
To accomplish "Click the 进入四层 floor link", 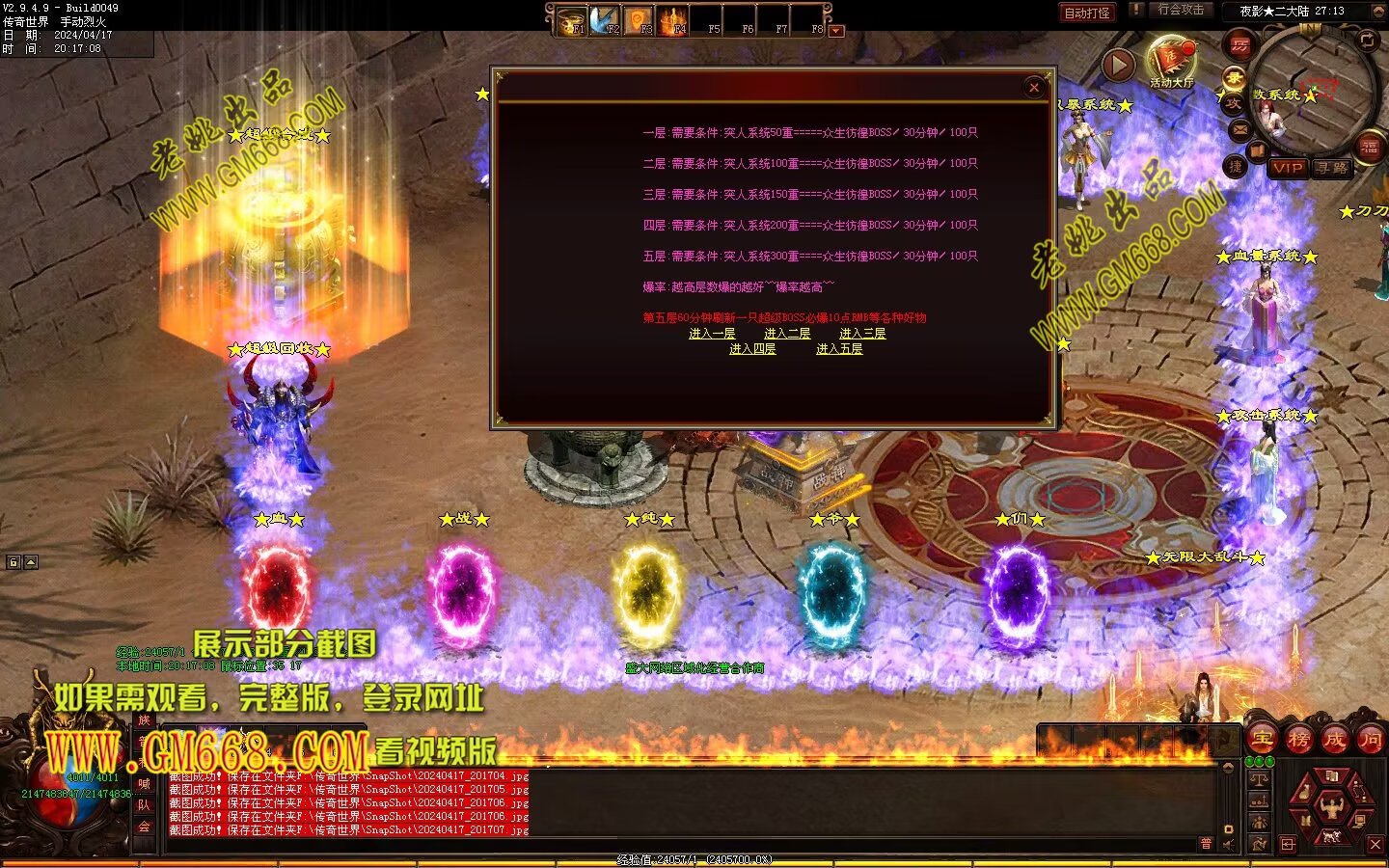I will tap(752, 349).
